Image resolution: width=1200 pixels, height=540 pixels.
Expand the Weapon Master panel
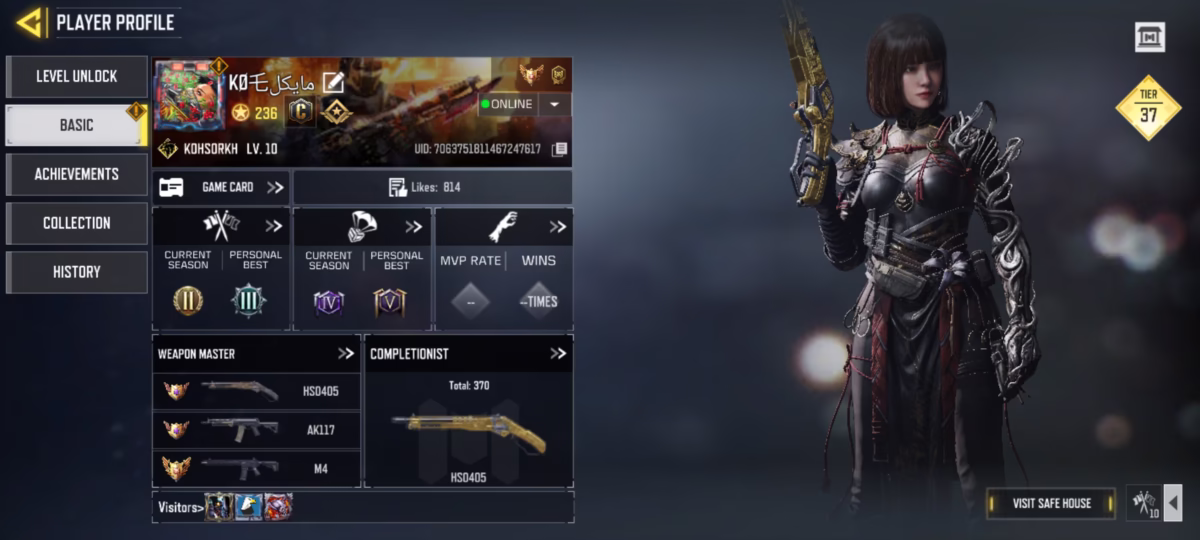click(x=346, y=353)
